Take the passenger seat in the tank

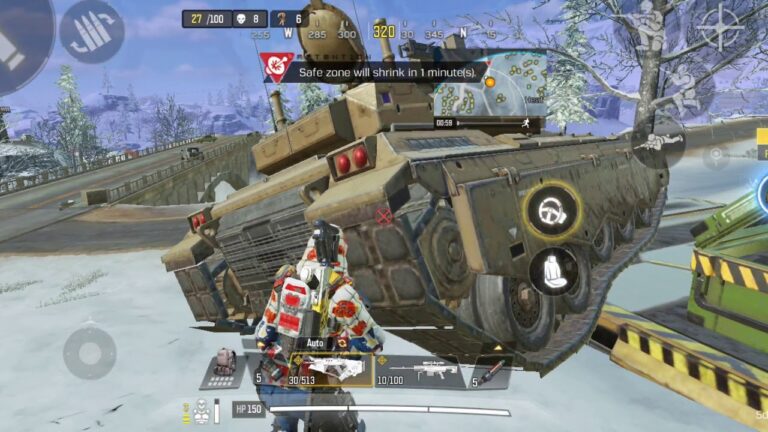(x=553, y=270)
